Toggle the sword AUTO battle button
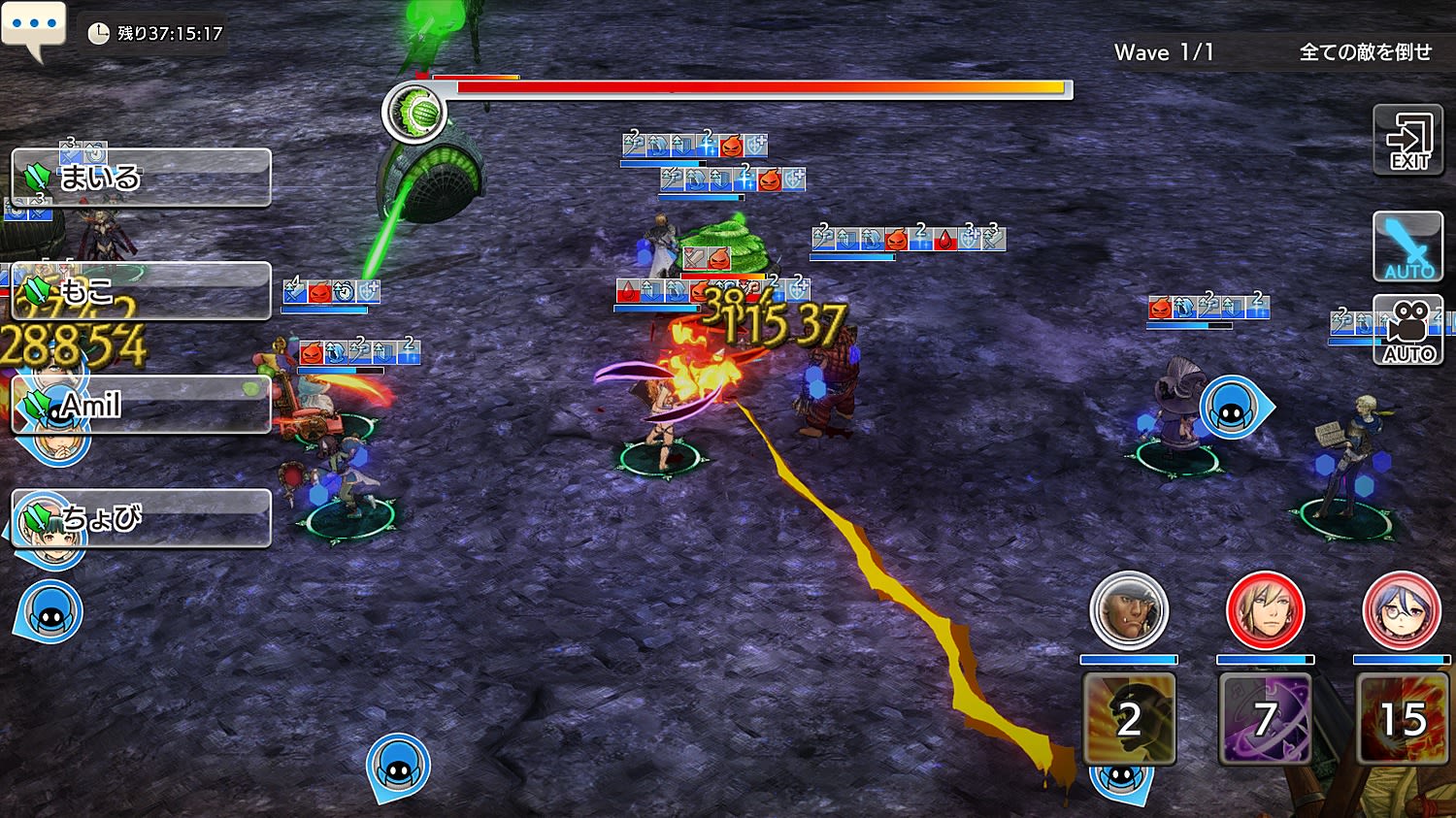1456x818 pixels. coord(1407,246)
